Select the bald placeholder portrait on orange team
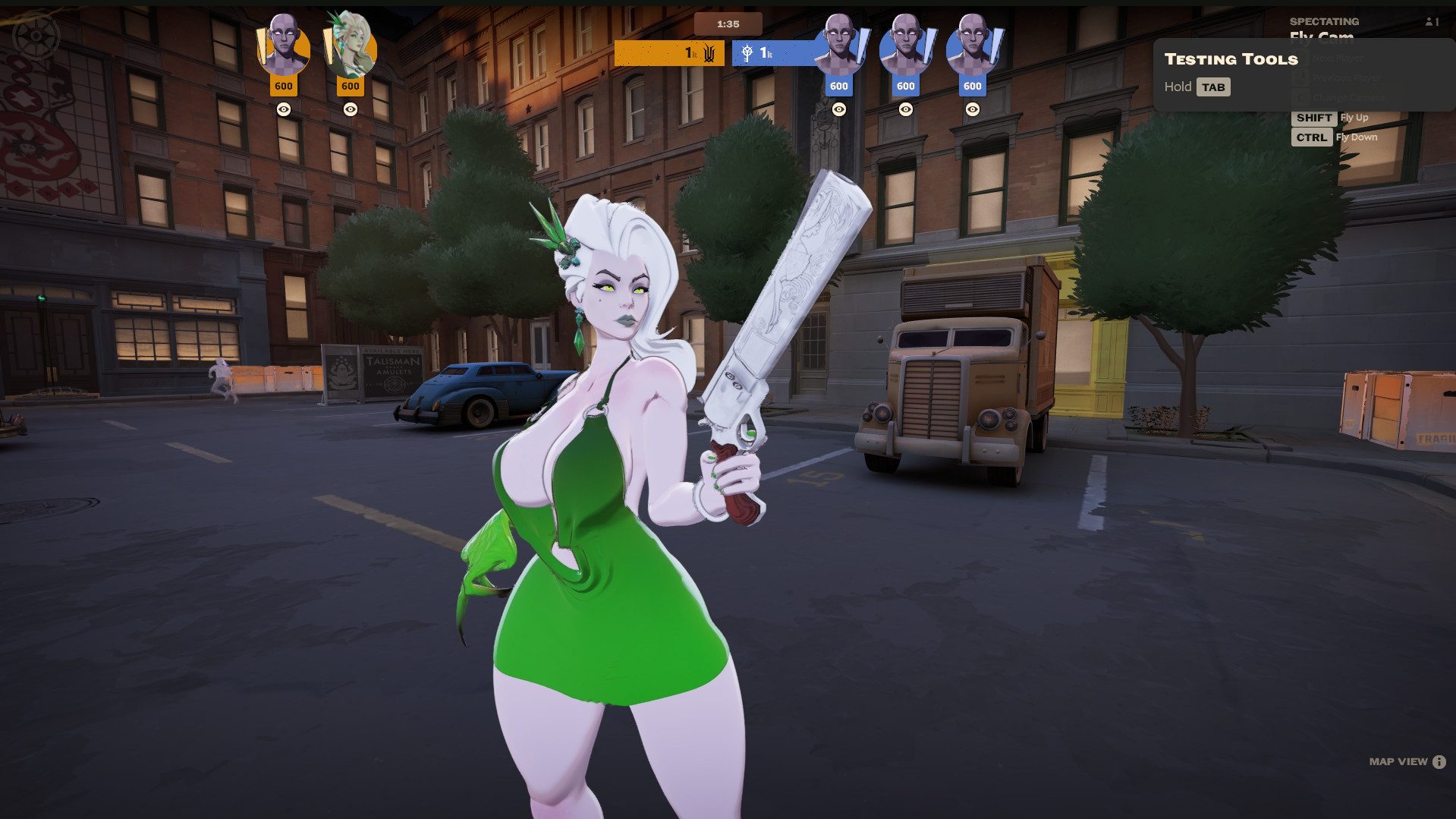1456x819 pixels. point(284,48)
